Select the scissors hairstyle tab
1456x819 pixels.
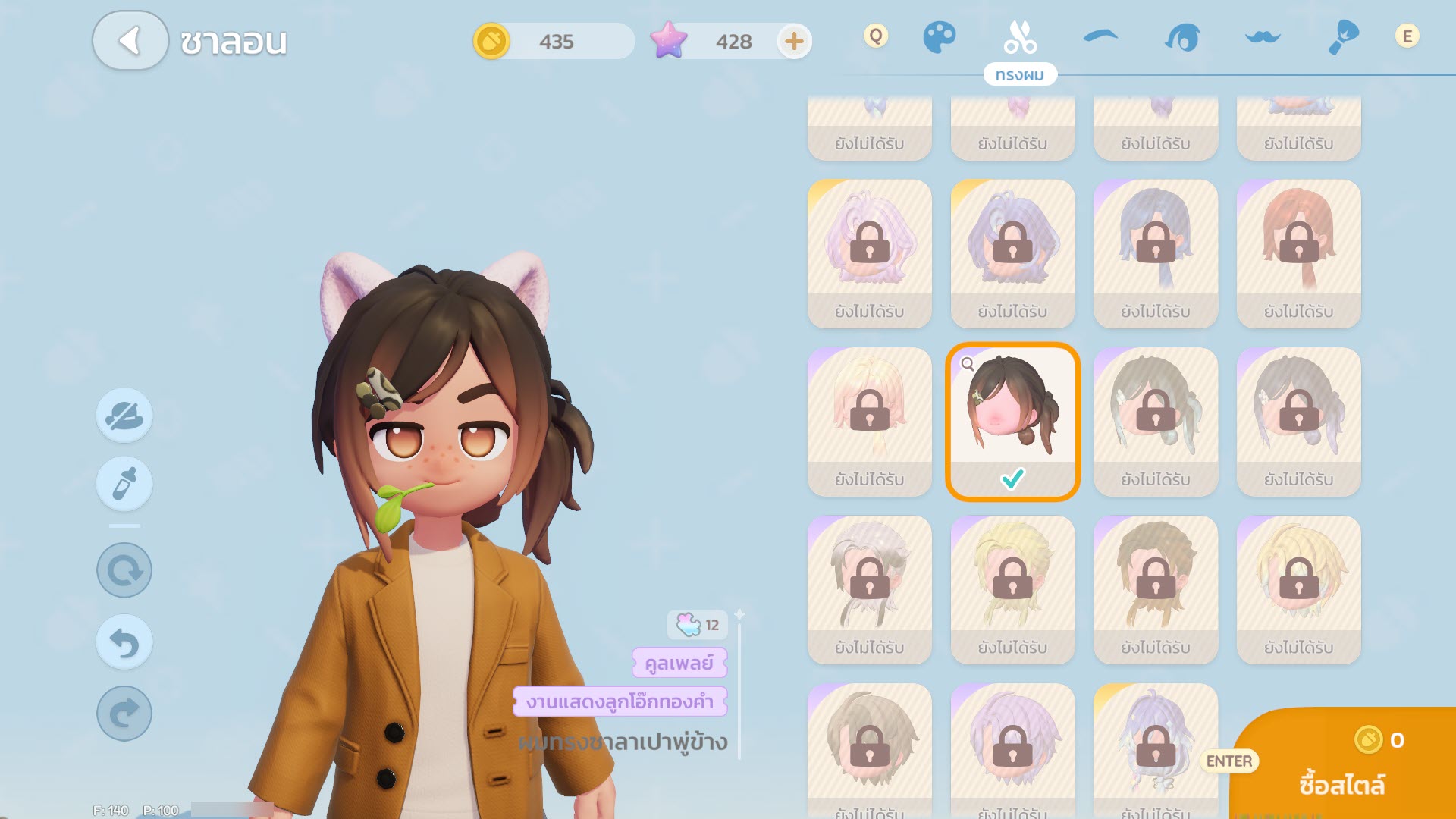point(1020,38)
